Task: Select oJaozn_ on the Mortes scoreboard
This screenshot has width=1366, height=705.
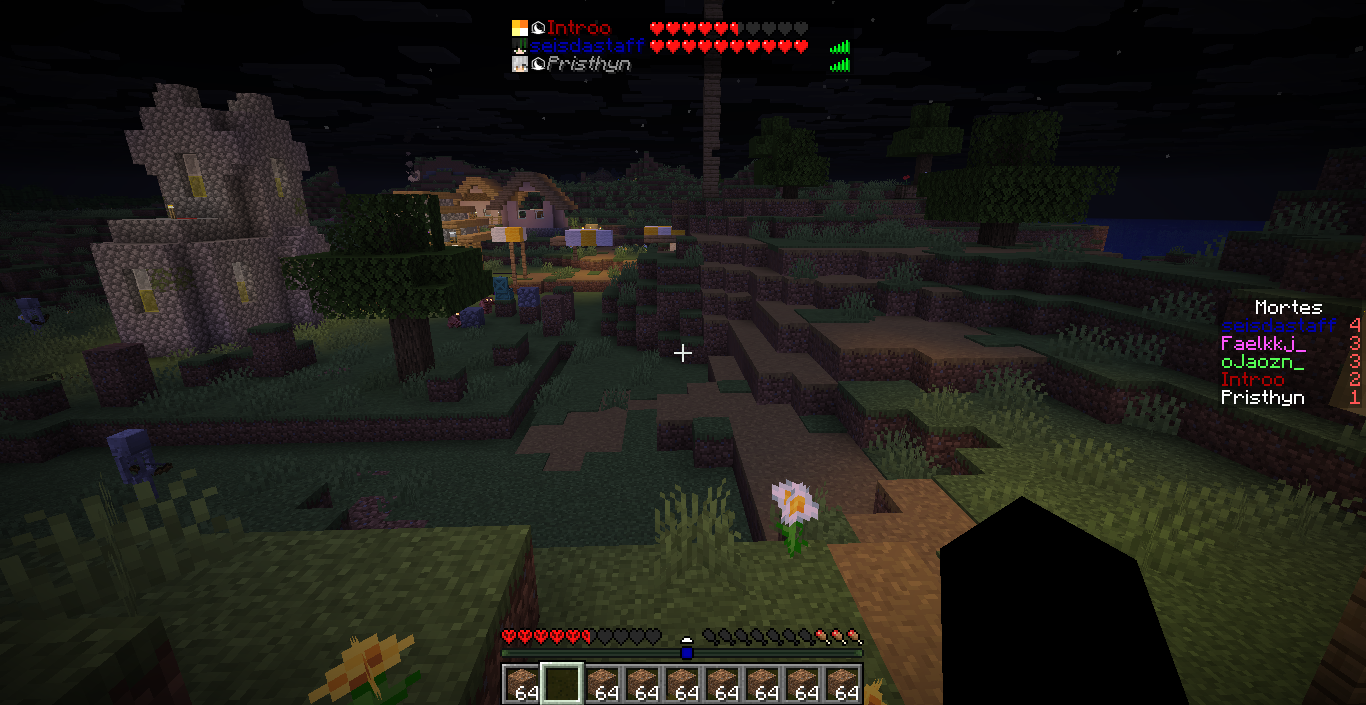Action: 1262,361
